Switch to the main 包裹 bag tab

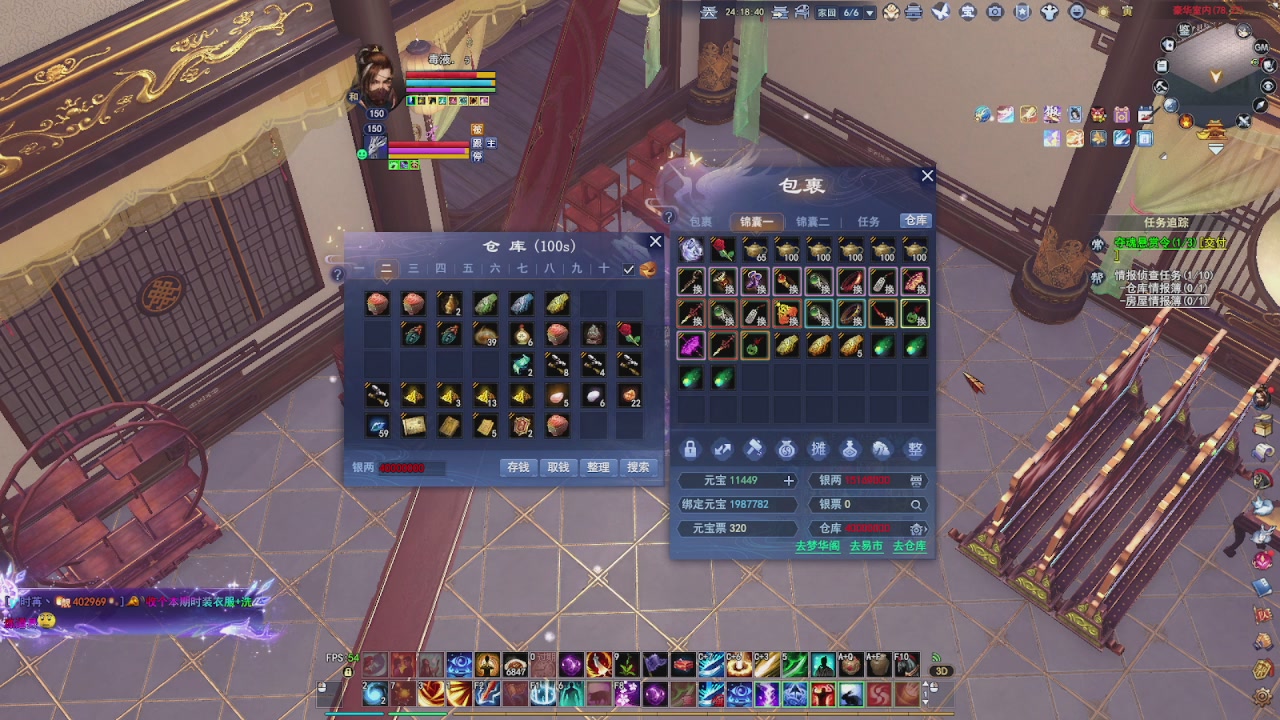700,222
